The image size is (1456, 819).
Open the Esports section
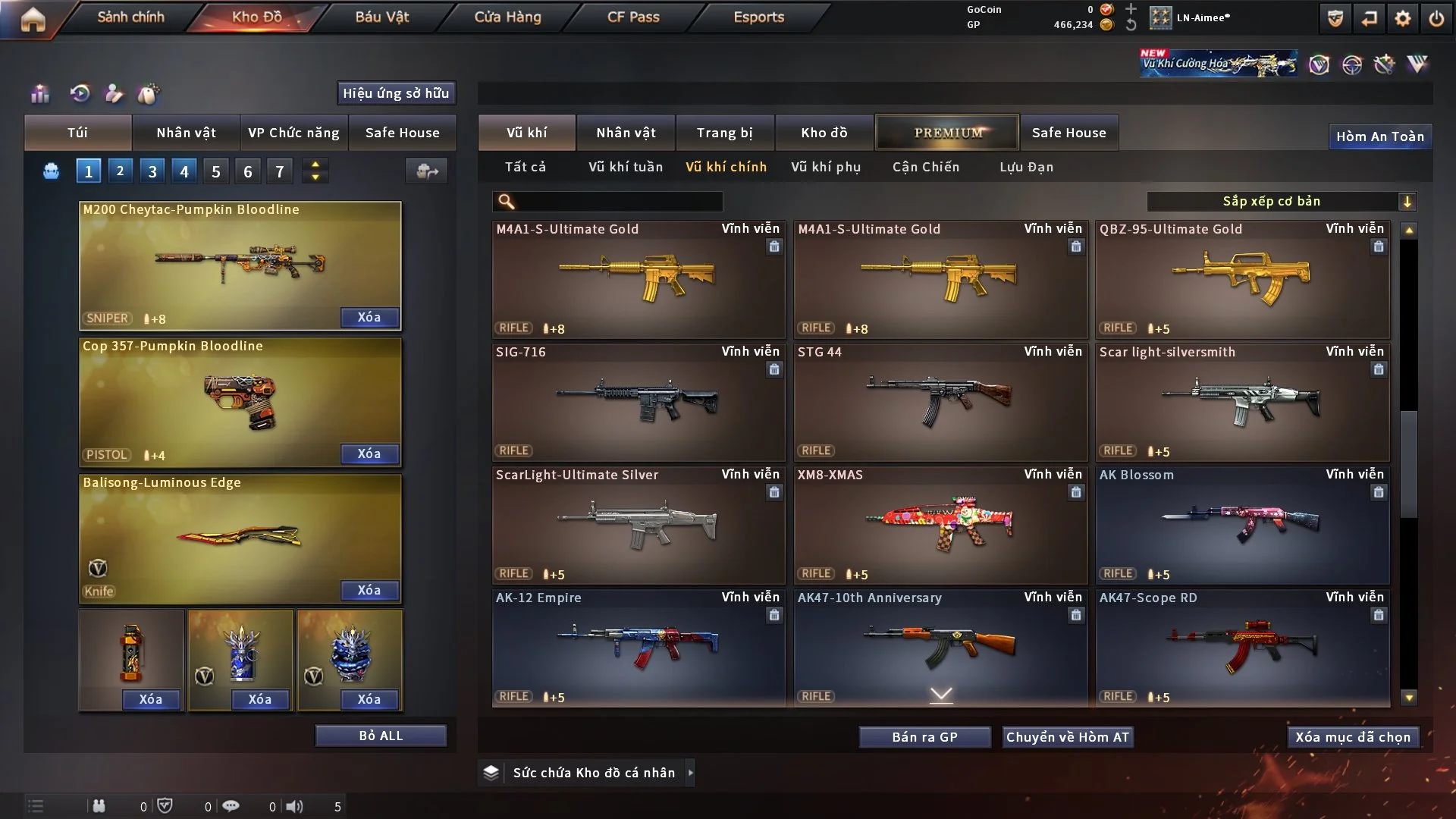click(758, 17)
